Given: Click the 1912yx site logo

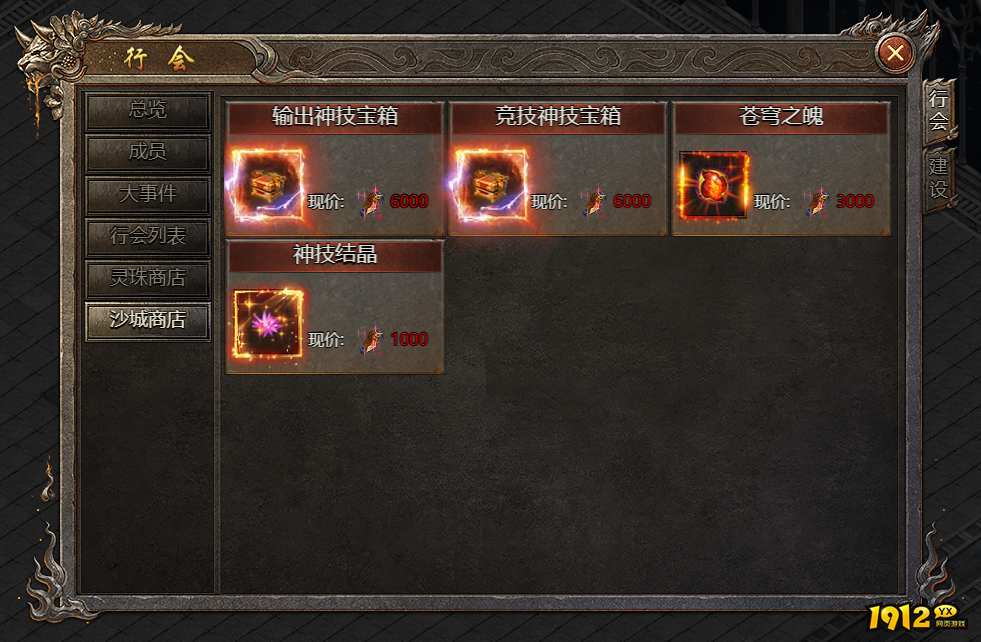Looking at the screenshot, I should 914,617.
